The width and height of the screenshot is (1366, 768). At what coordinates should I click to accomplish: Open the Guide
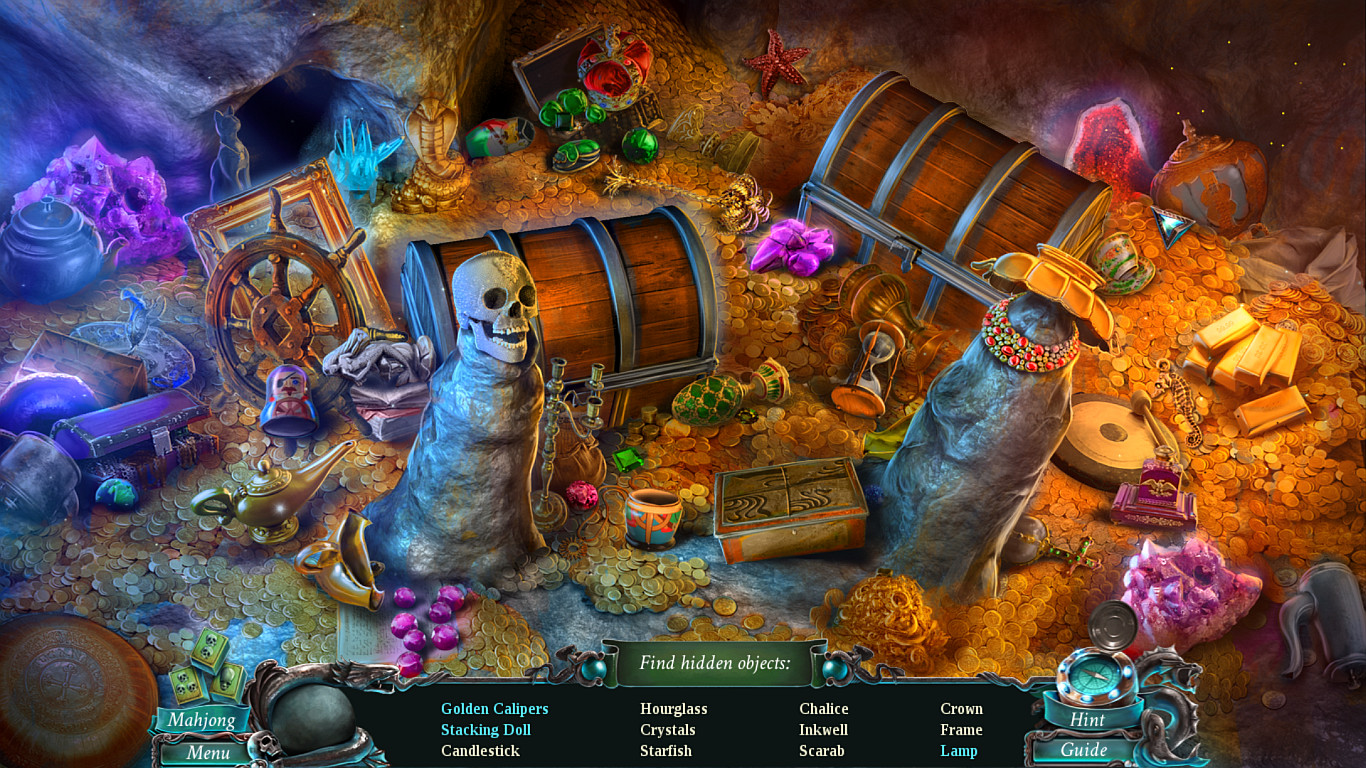(x=1087, y=751)
